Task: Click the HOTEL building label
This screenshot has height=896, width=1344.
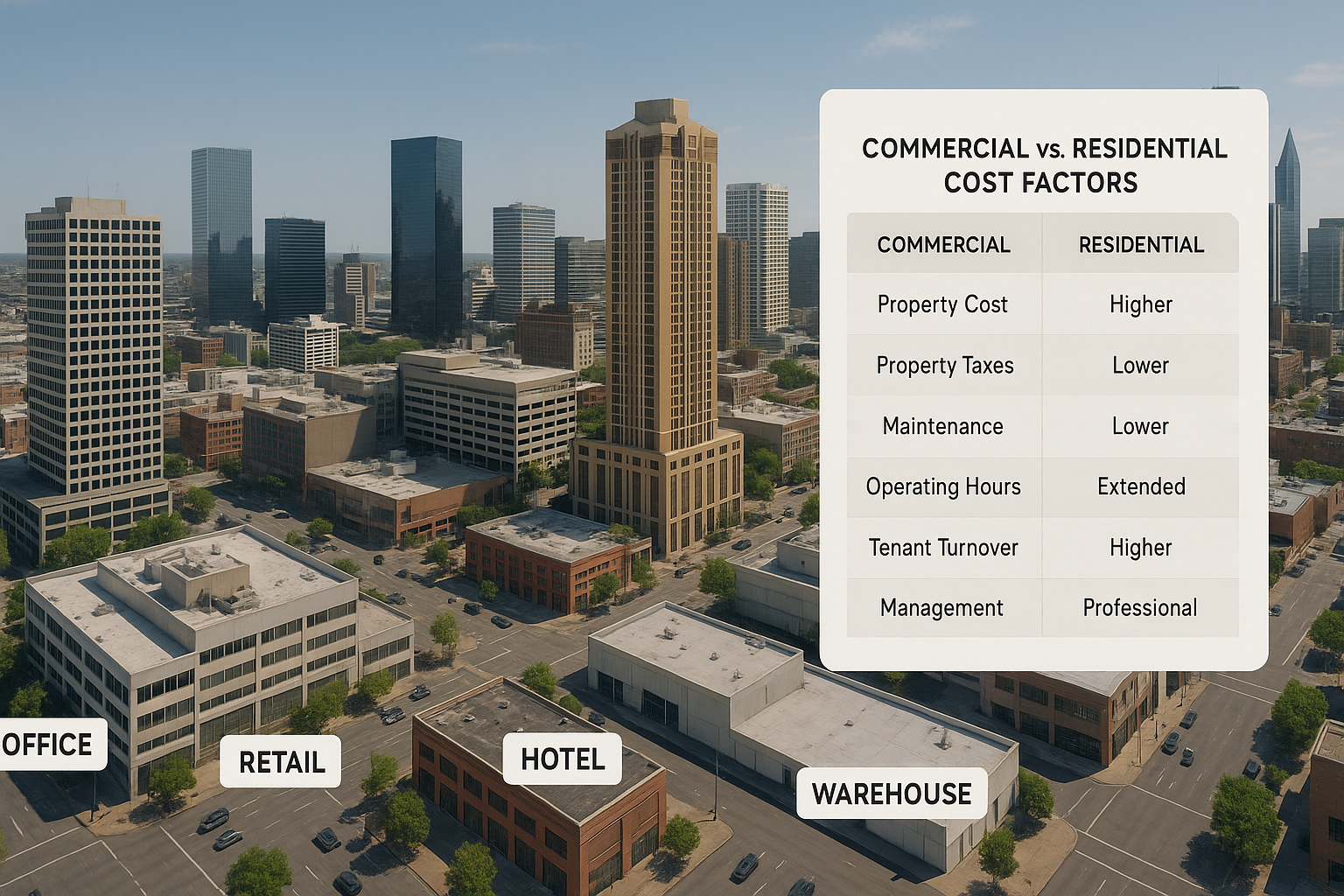Action: click(x=562, y=759)
